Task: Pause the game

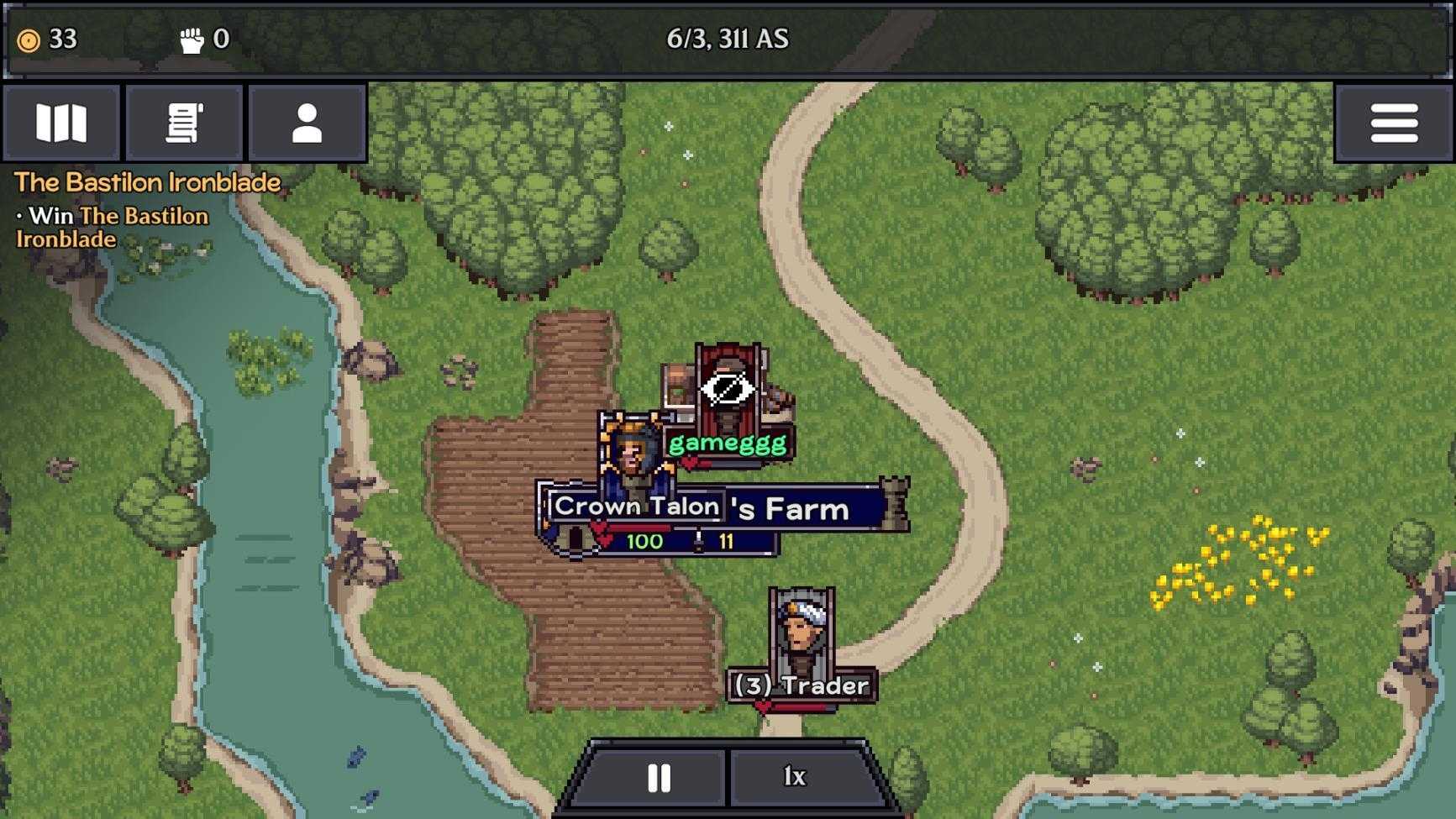Action: point(659,778)
